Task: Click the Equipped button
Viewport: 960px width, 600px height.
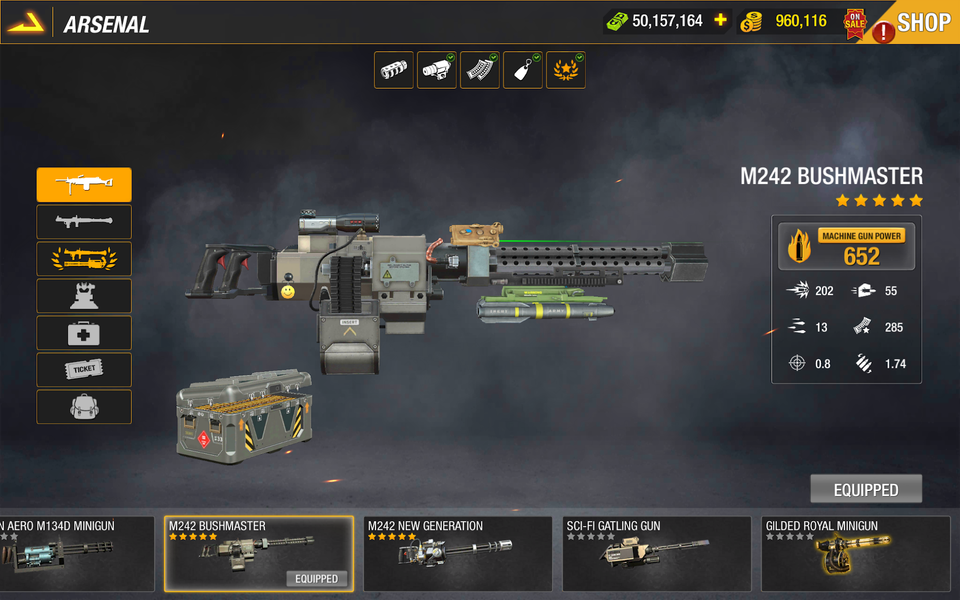Action: tap(866, 489)
